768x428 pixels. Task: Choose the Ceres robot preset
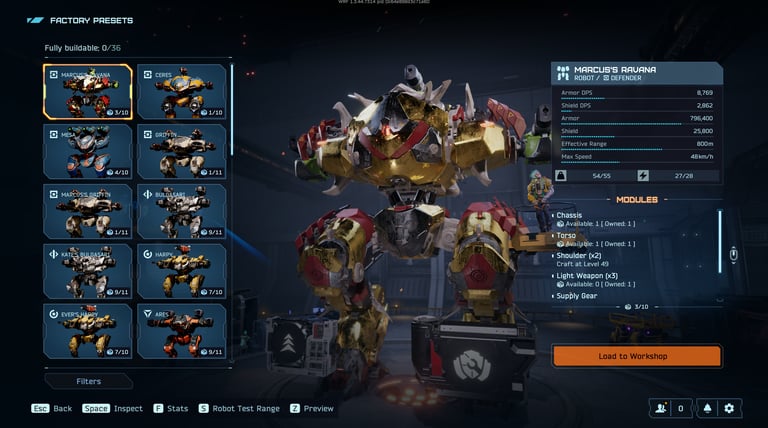point(181,92)
